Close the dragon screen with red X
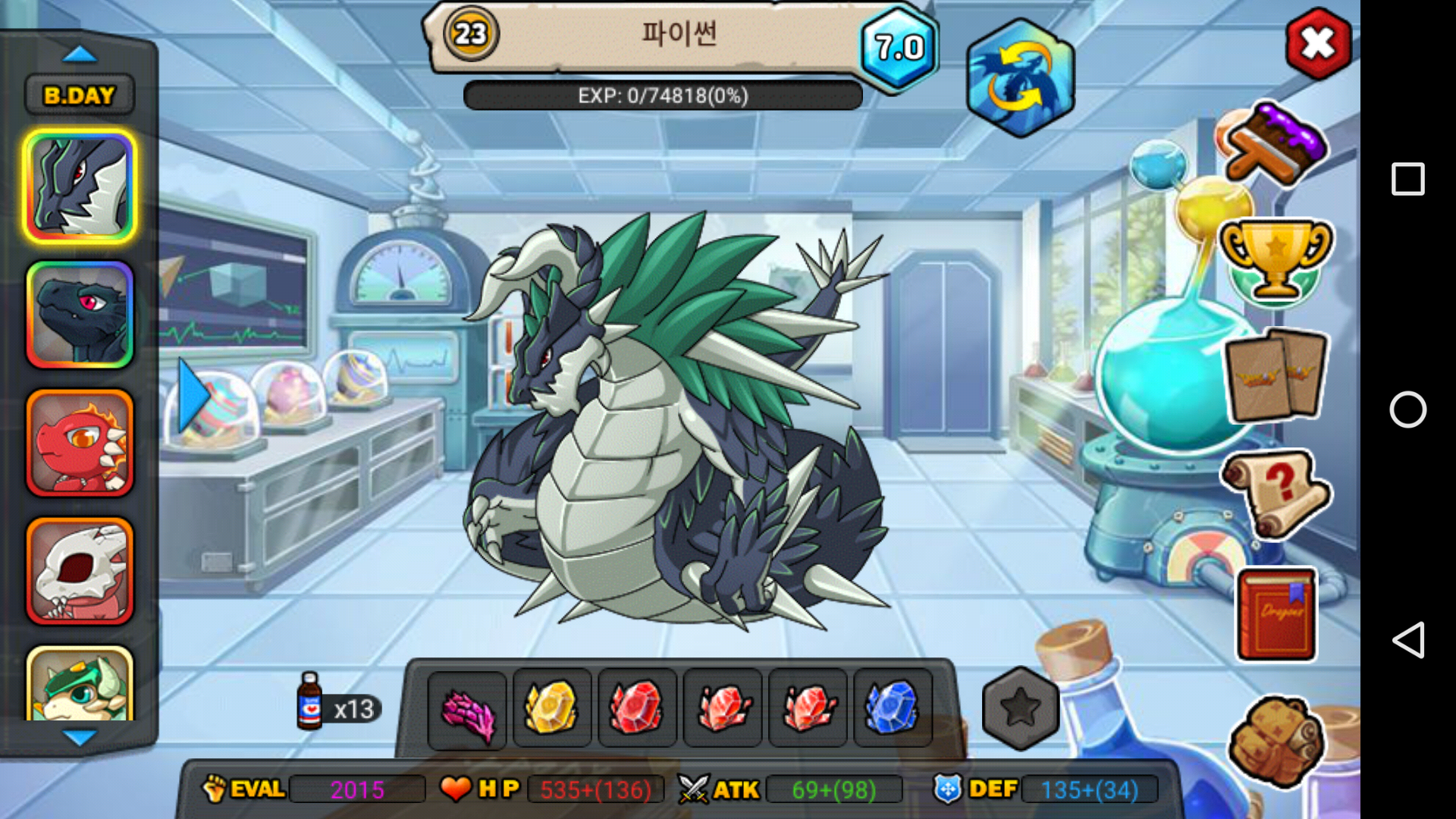Viewport: 1456px width, 819px height. point(1318,44)
